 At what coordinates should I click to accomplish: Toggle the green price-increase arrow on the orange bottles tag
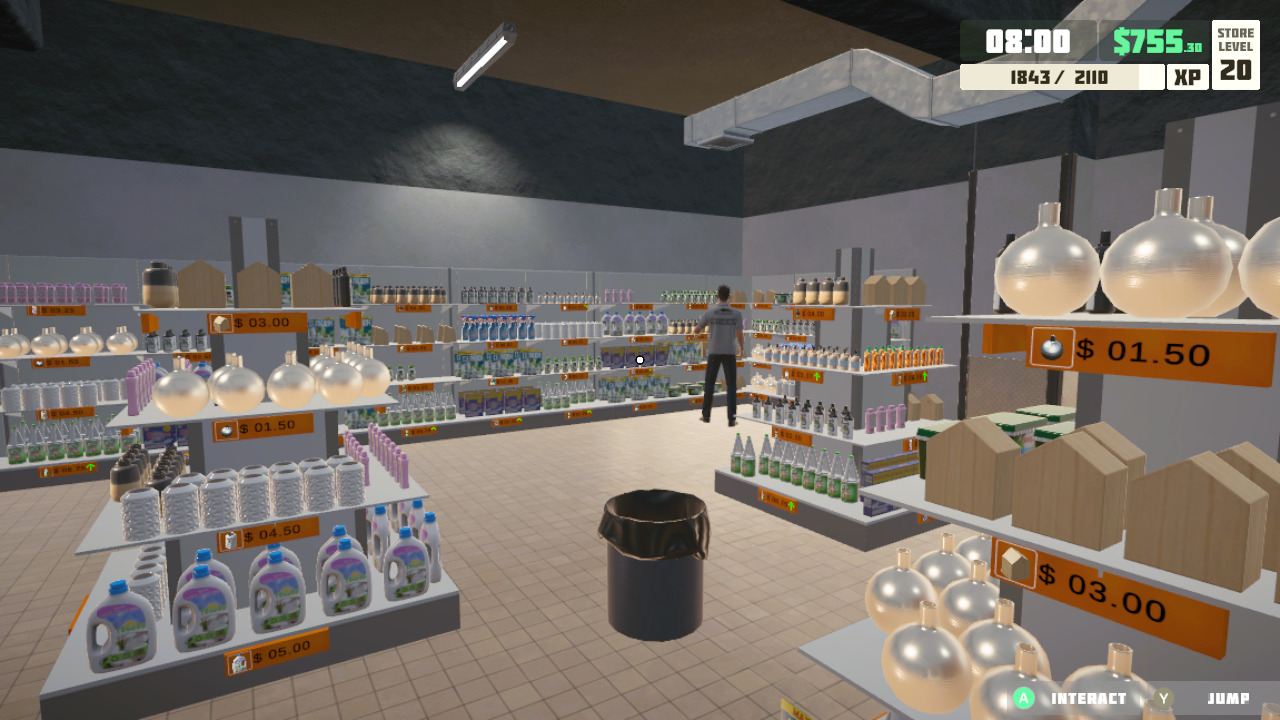coord(925,375)
